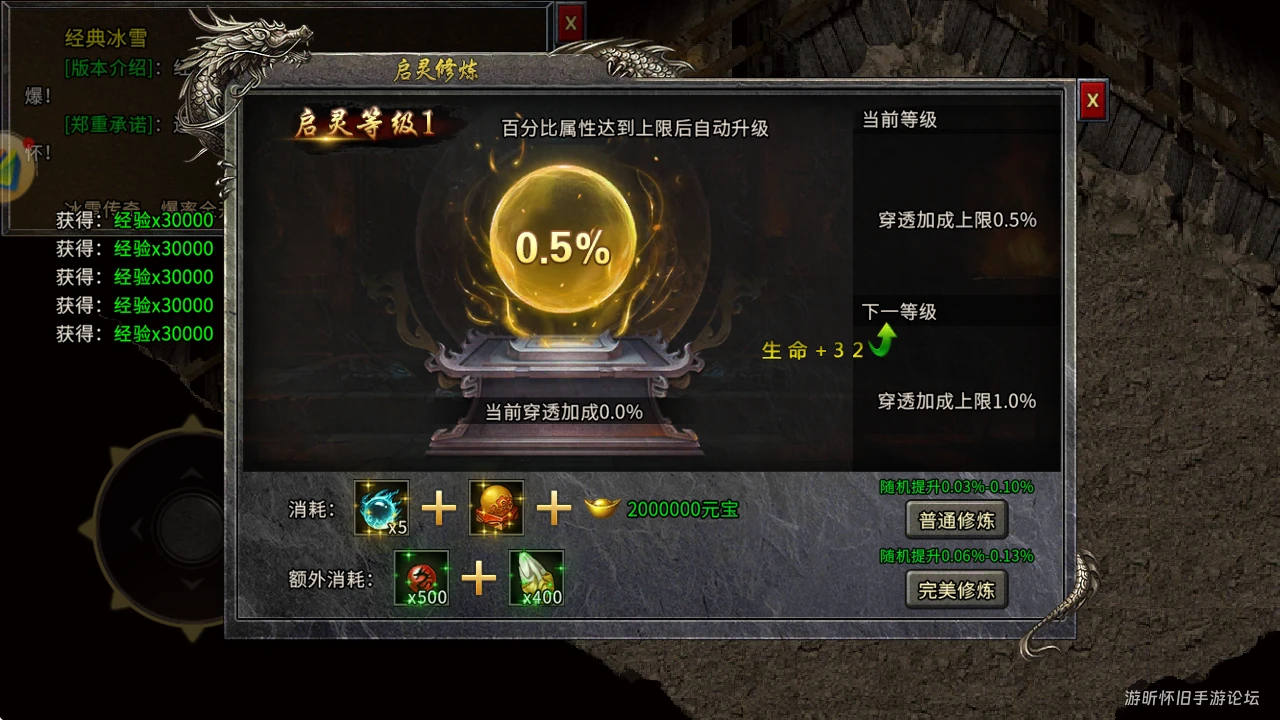Select the red bead x500 extra material icon
This screenshot has width=1280, height=720.
[x=421, y=579]
